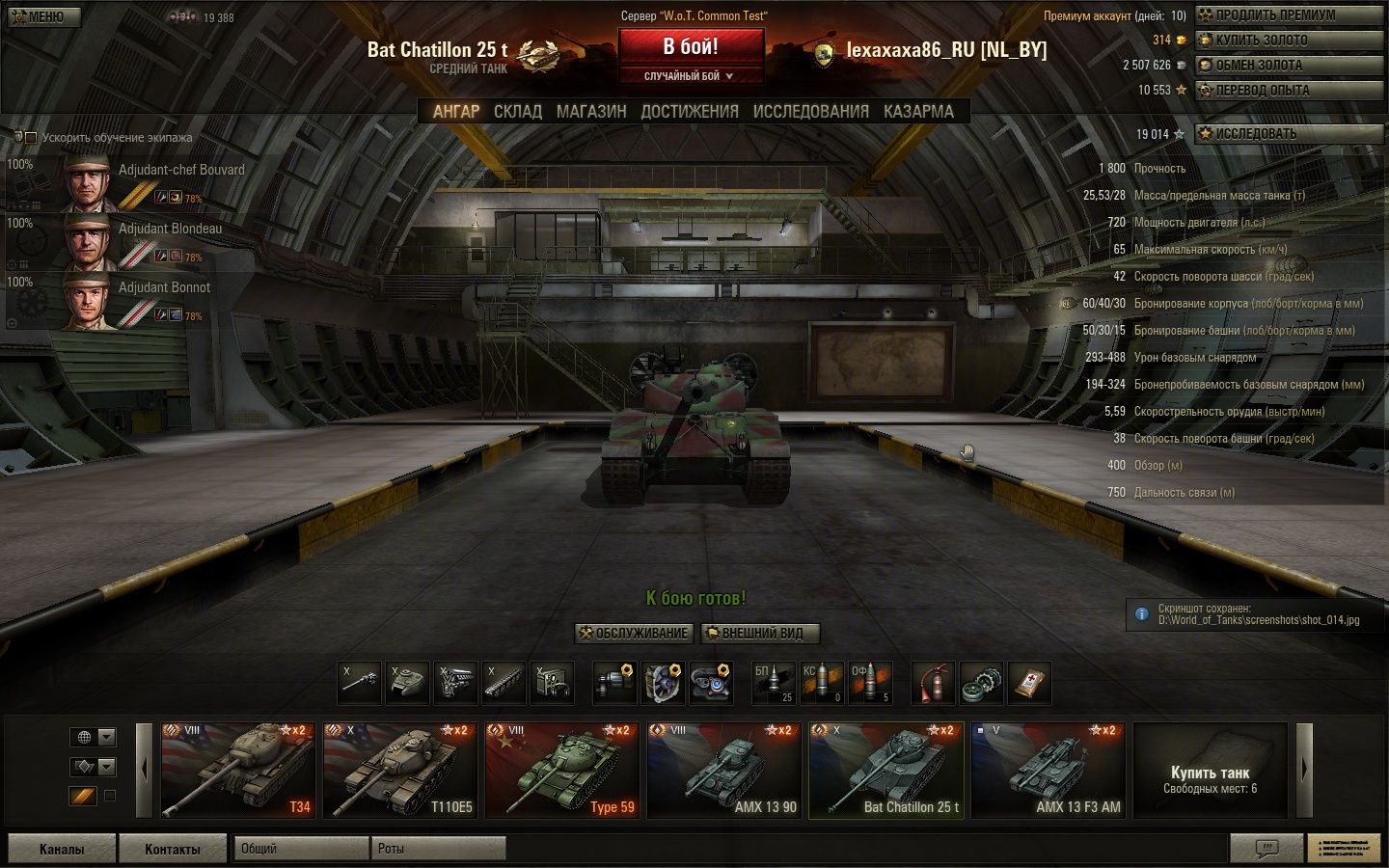The image size is (1389, 868).
Task: Open the ОБМЕН ЗОЛОТА exchange
Action: pos(1289,66)
